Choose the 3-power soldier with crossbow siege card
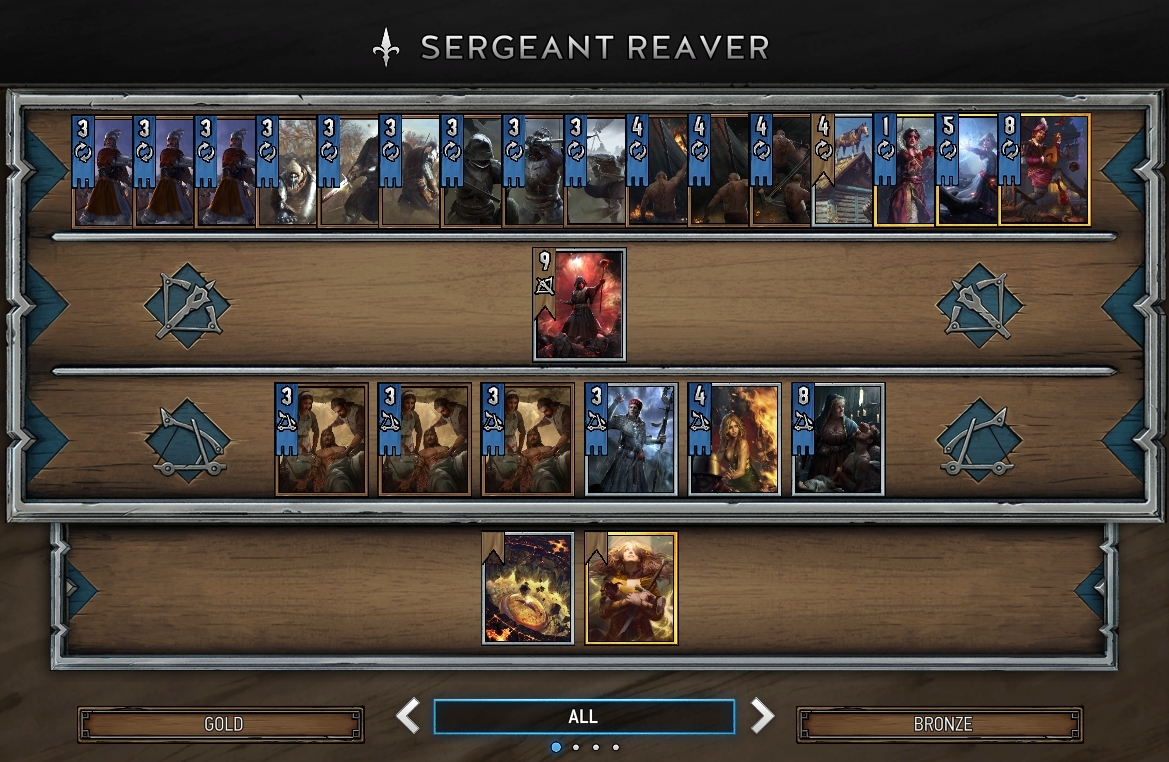Viewport: 1169px width, 762px height. 630,439
